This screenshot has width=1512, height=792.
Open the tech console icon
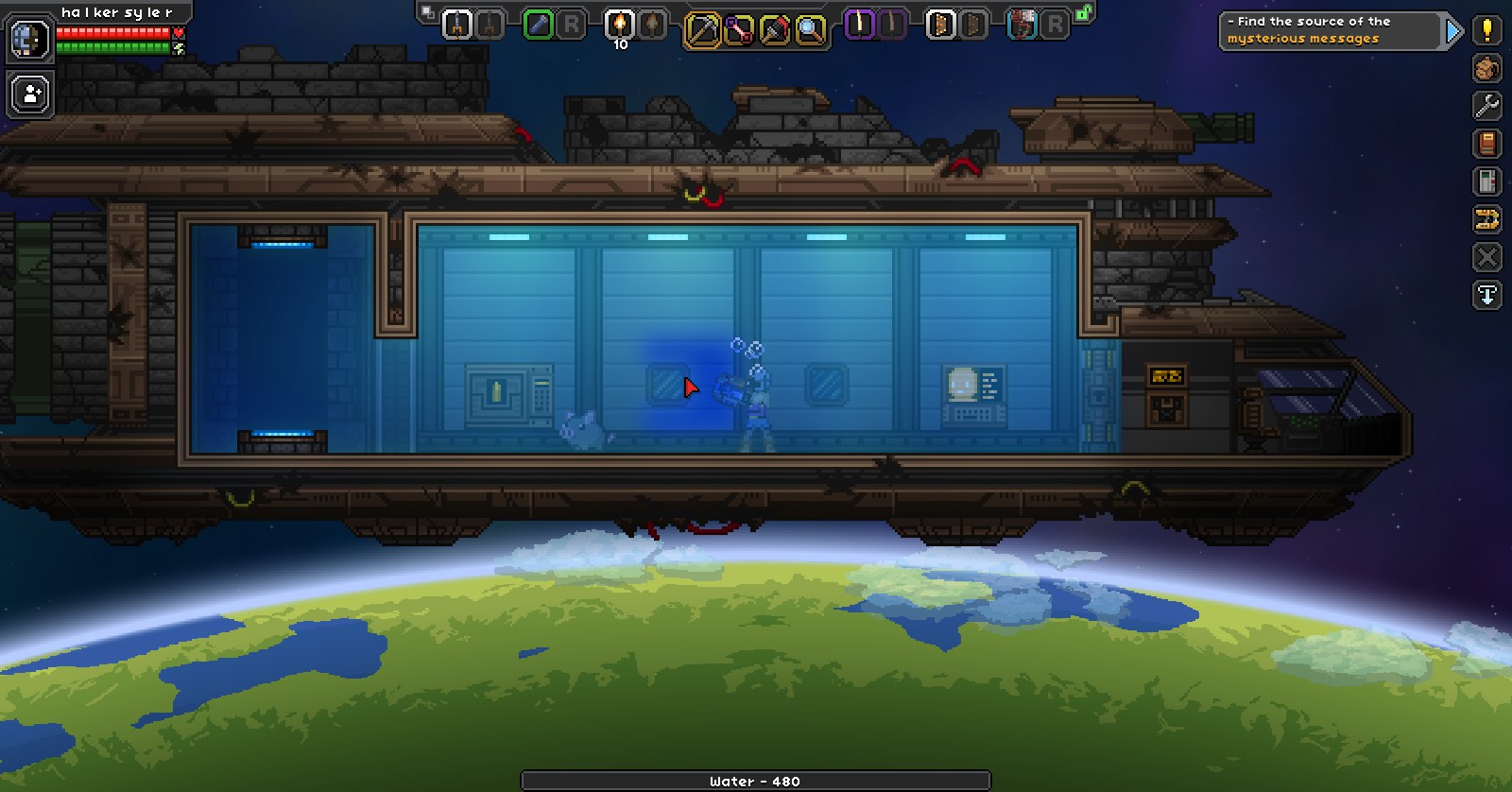tap(1486, 182)
